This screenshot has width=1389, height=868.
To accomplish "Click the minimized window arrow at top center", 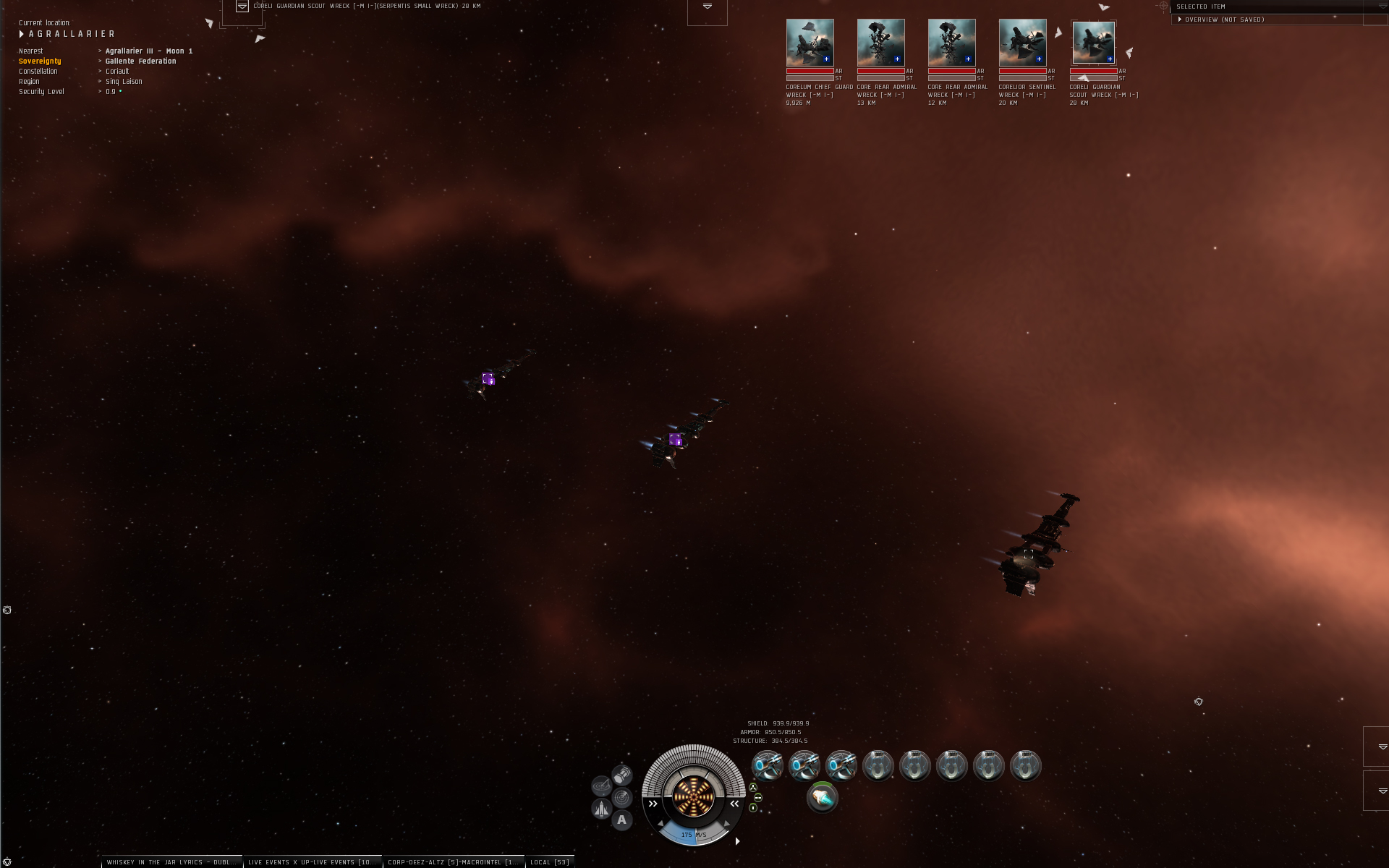I will click(708, 7).
